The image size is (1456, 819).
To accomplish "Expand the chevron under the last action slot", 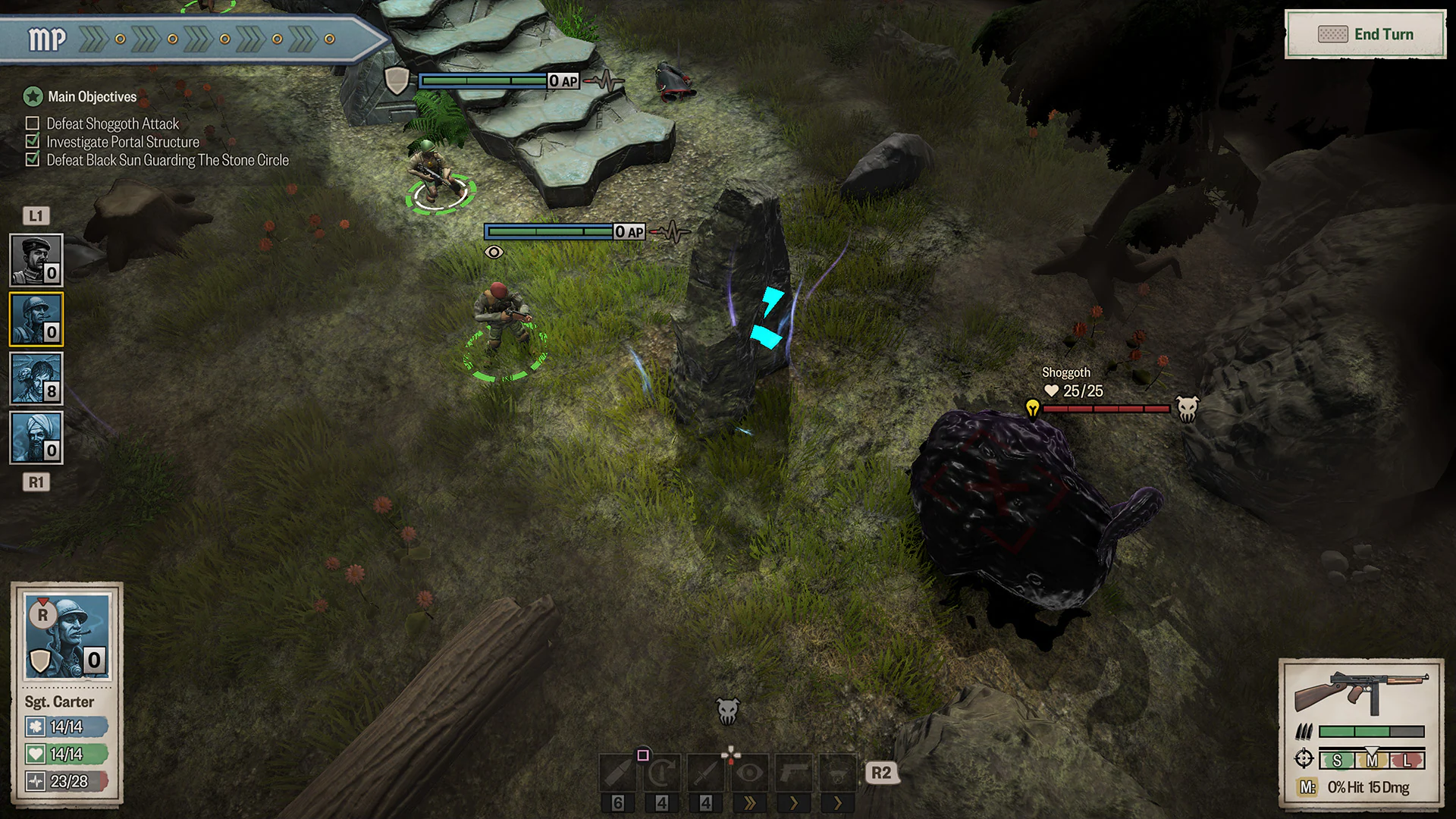I will pos(839,803).
